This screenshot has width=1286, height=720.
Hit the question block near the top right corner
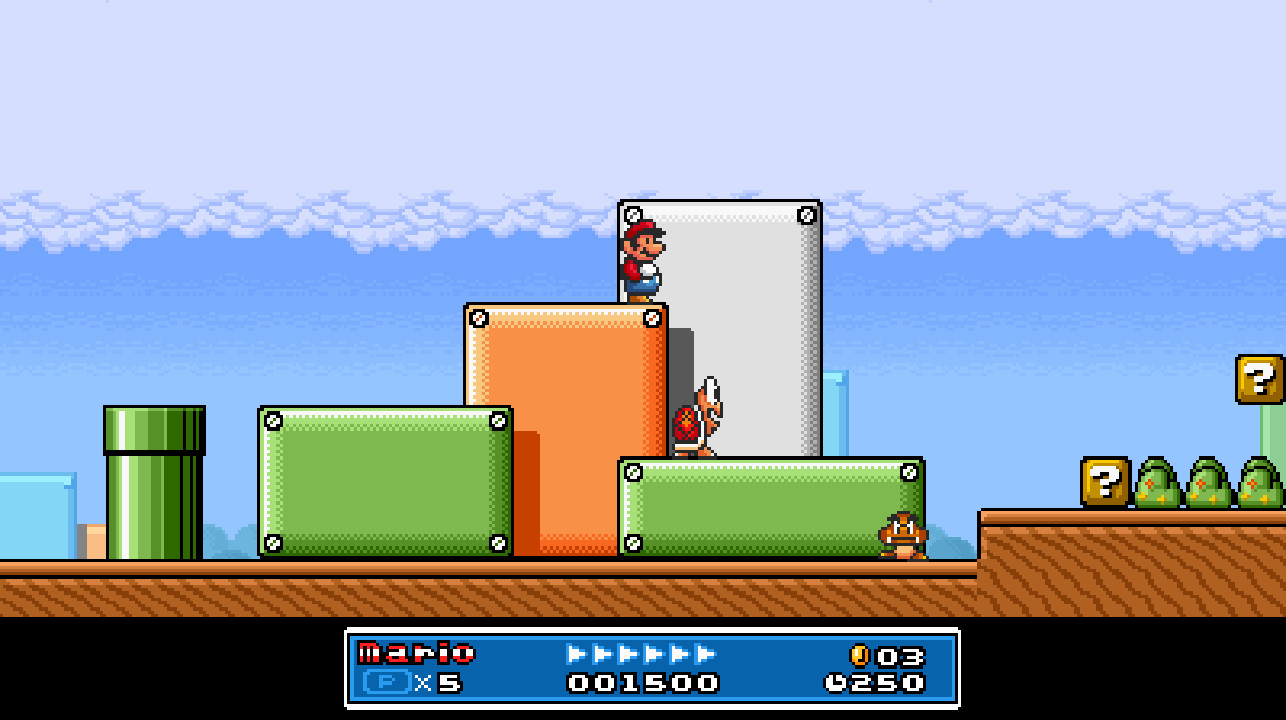1258,380
